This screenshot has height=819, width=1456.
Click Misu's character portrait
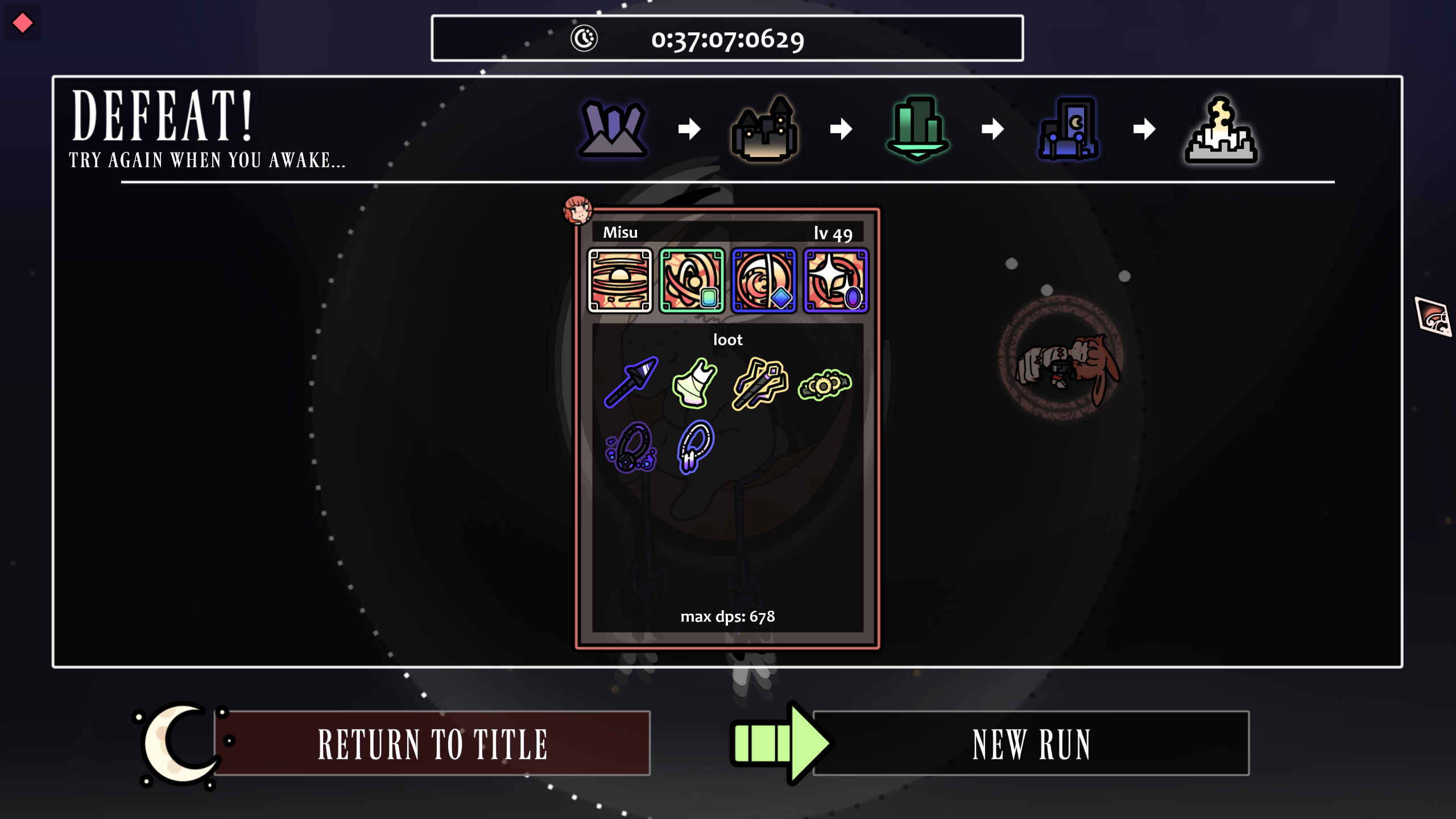coord(578,209)
